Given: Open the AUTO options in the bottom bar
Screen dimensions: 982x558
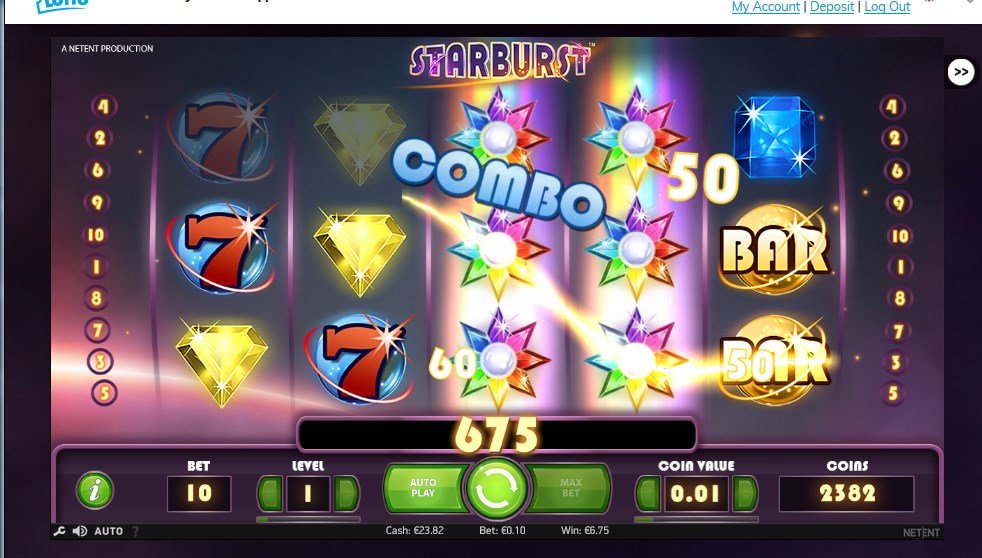Looking at the screenshot, I should tap(108, 531).
